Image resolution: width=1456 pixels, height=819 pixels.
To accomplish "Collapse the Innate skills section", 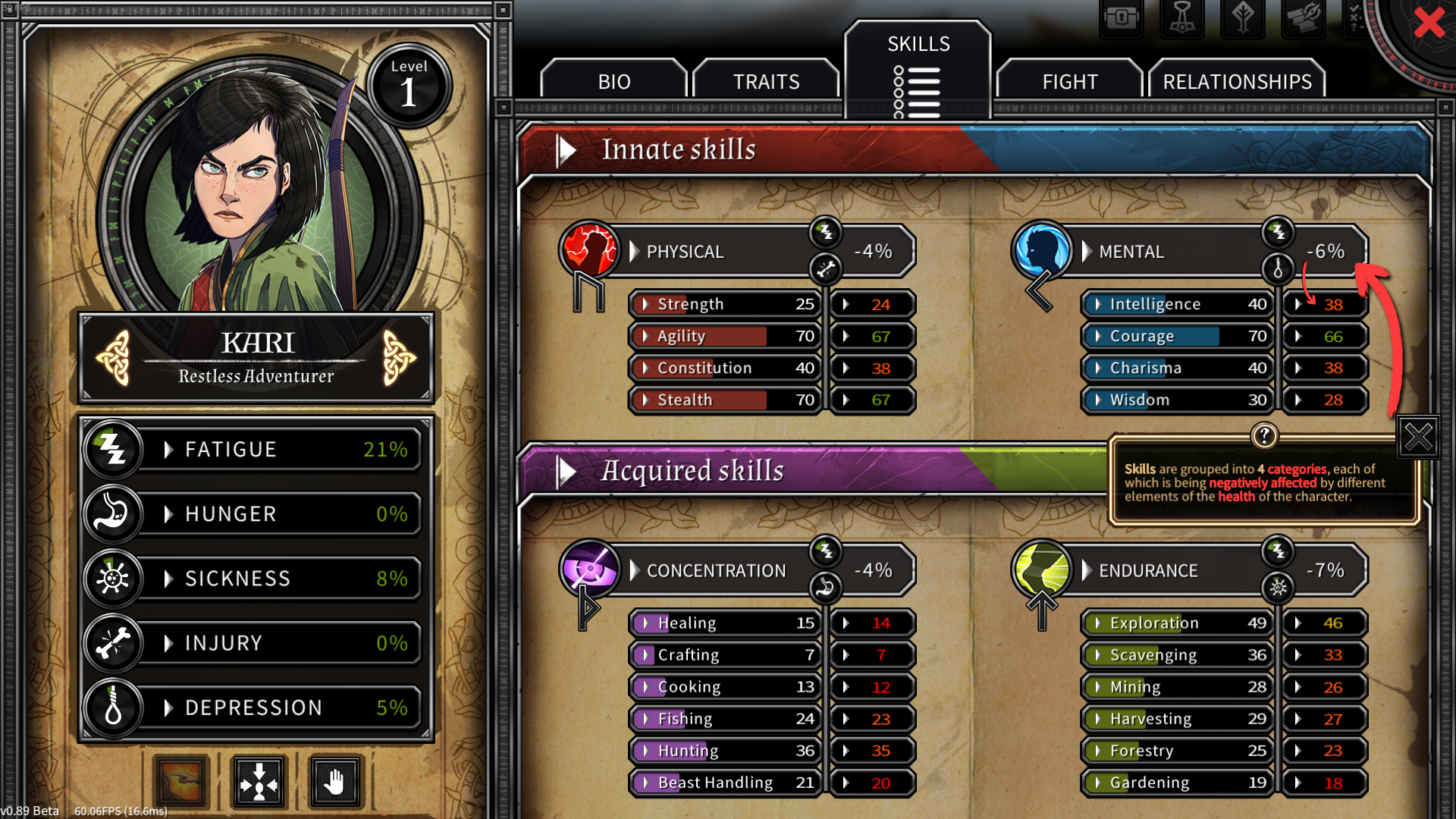I will [x=566, y=150].
